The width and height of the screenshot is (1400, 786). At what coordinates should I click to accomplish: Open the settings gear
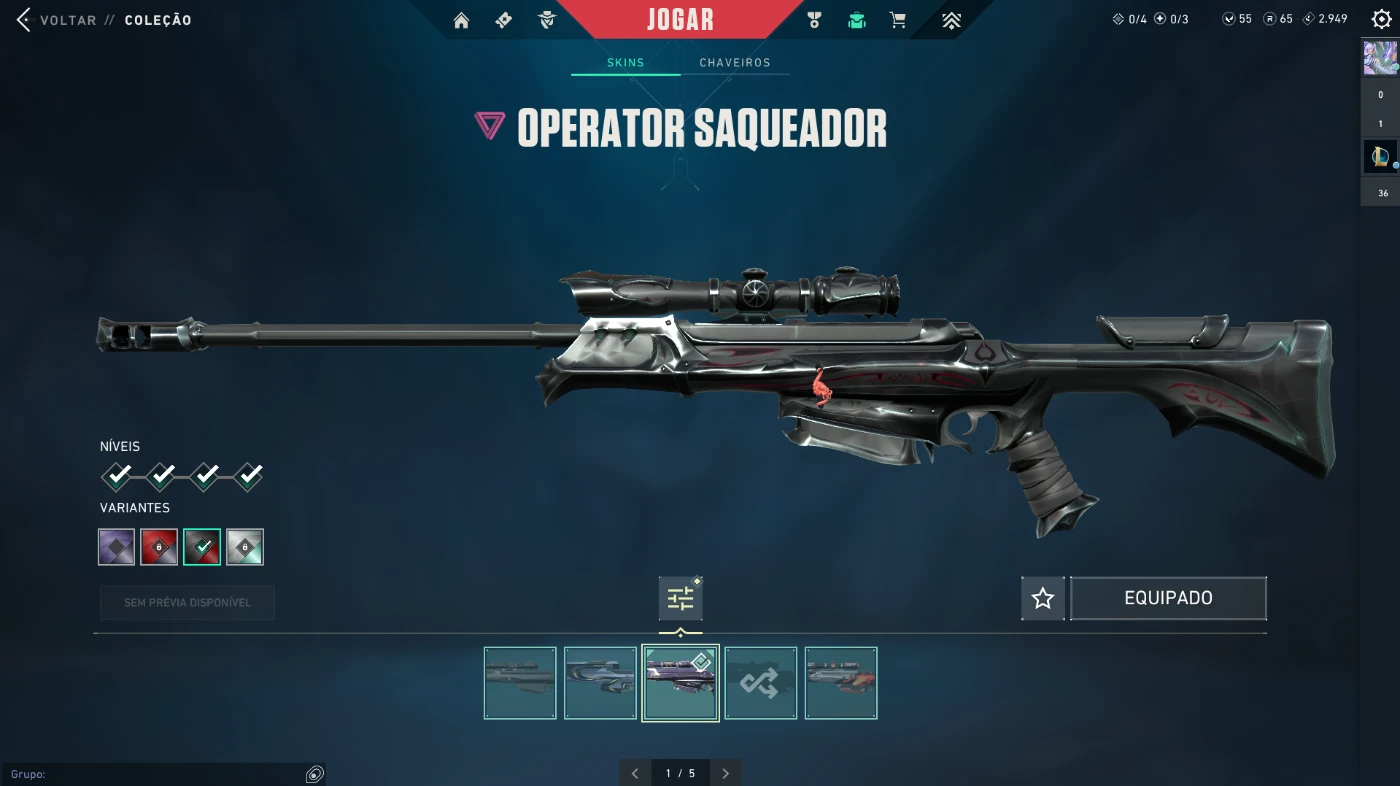pyautogui.click(x=1381, y=20)
